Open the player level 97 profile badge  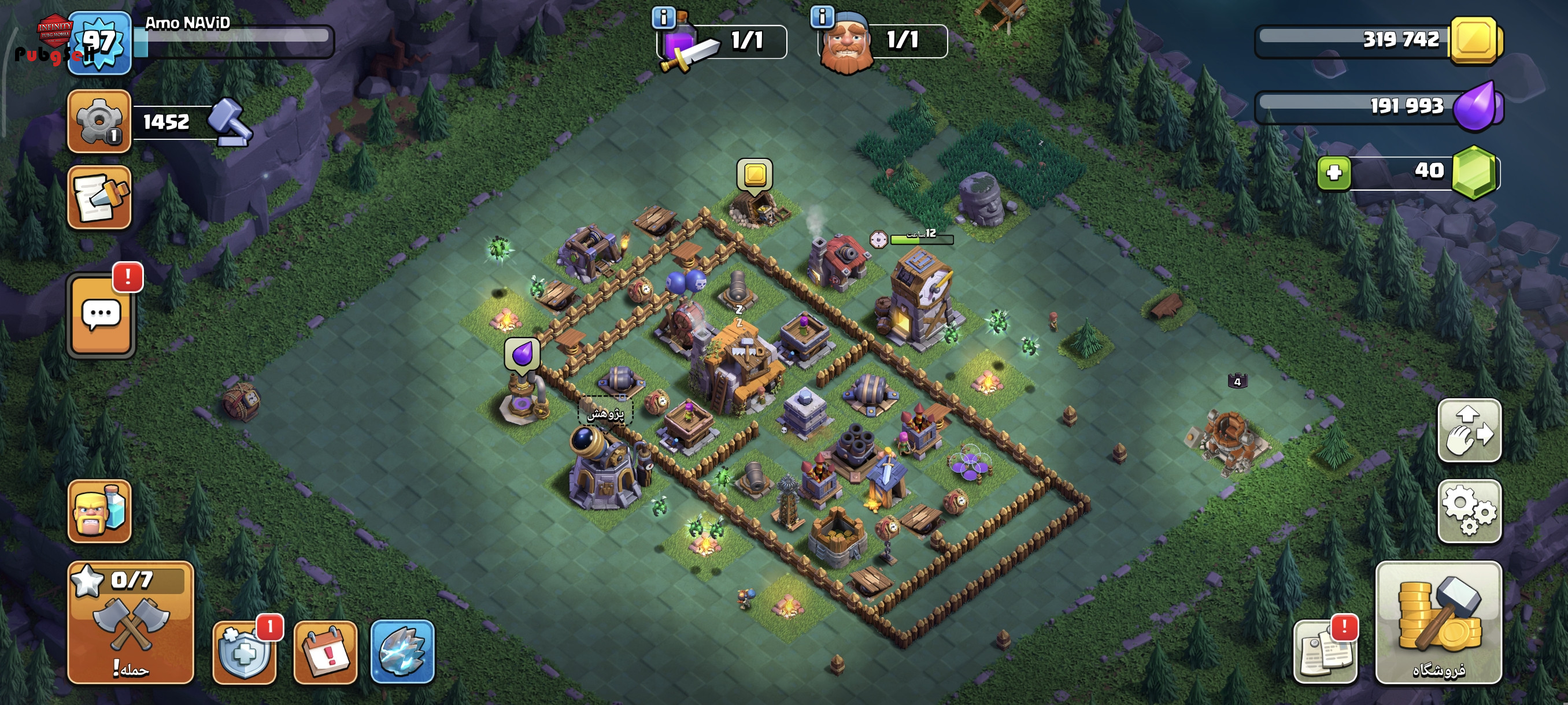click(x=99, y=43)
